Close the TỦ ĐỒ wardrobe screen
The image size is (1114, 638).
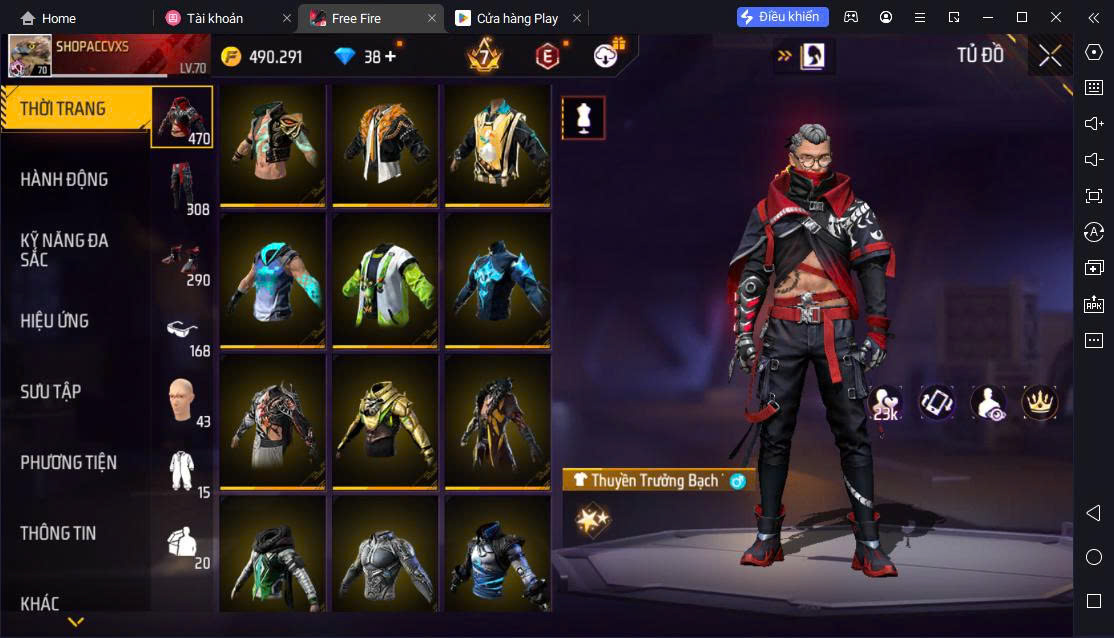click(1050, 56)
